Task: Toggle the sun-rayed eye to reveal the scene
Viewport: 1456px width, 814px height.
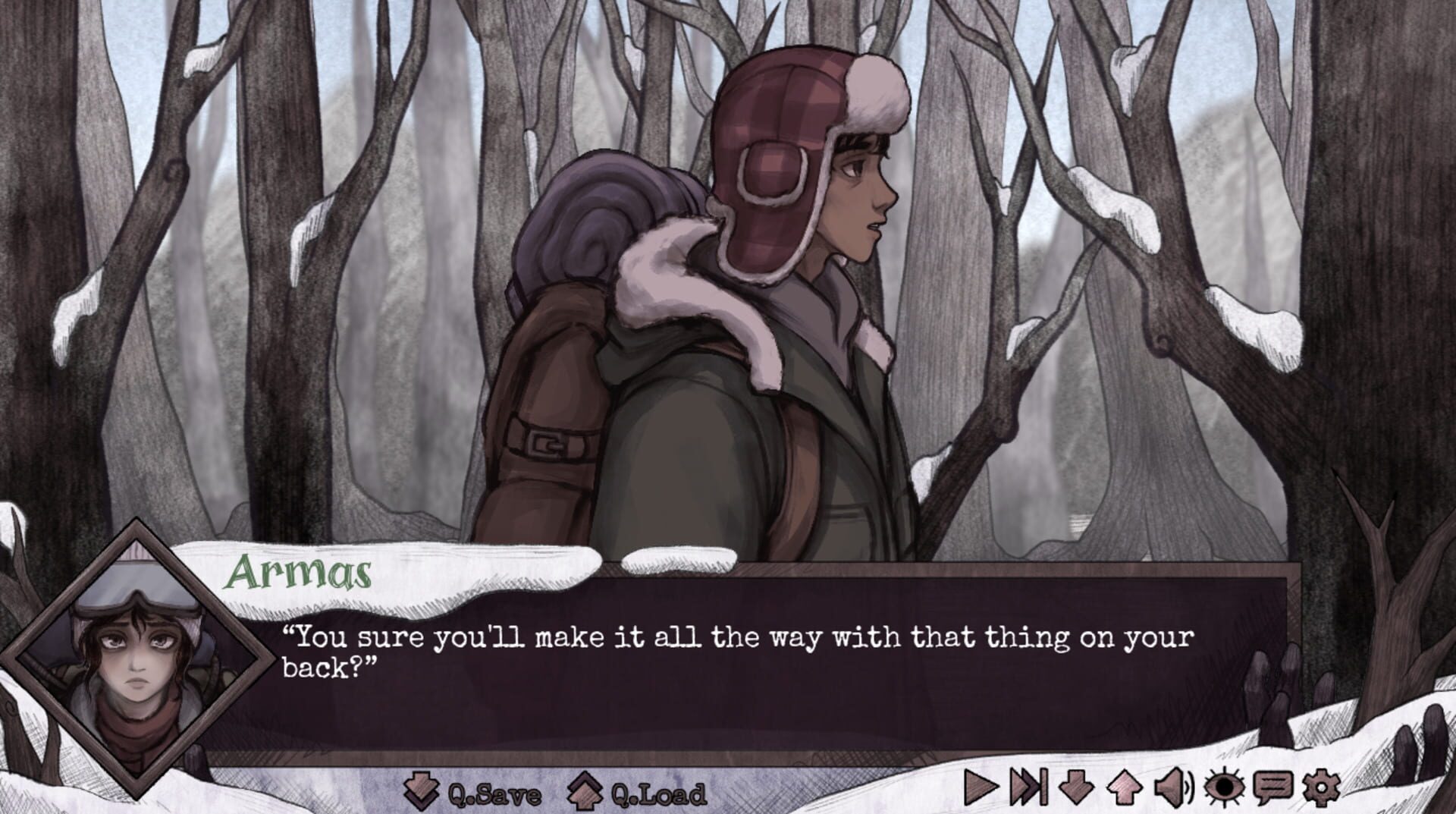Action: (x=1223, y=786)
